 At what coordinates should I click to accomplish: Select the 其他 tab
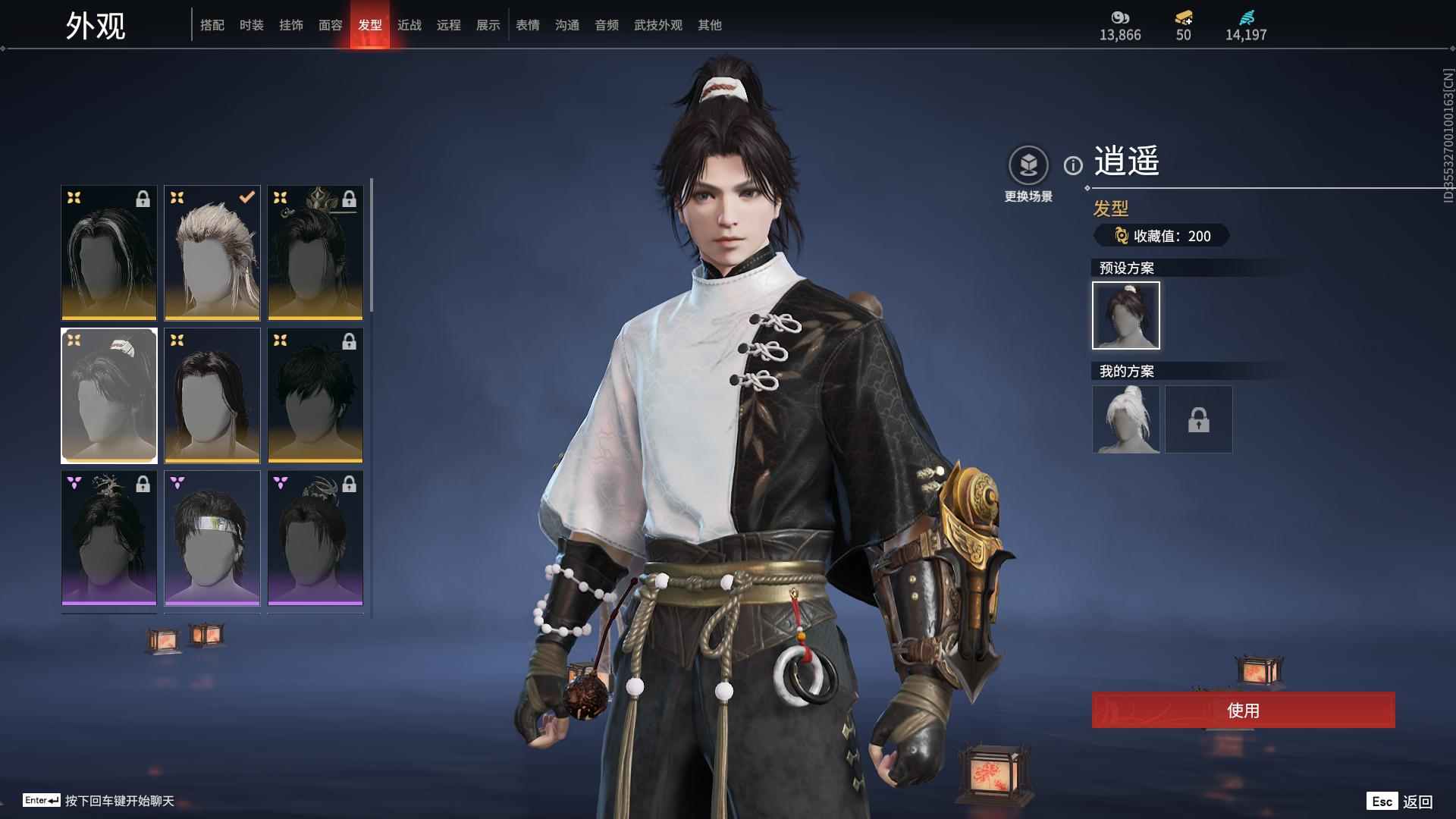click(710, 25)
